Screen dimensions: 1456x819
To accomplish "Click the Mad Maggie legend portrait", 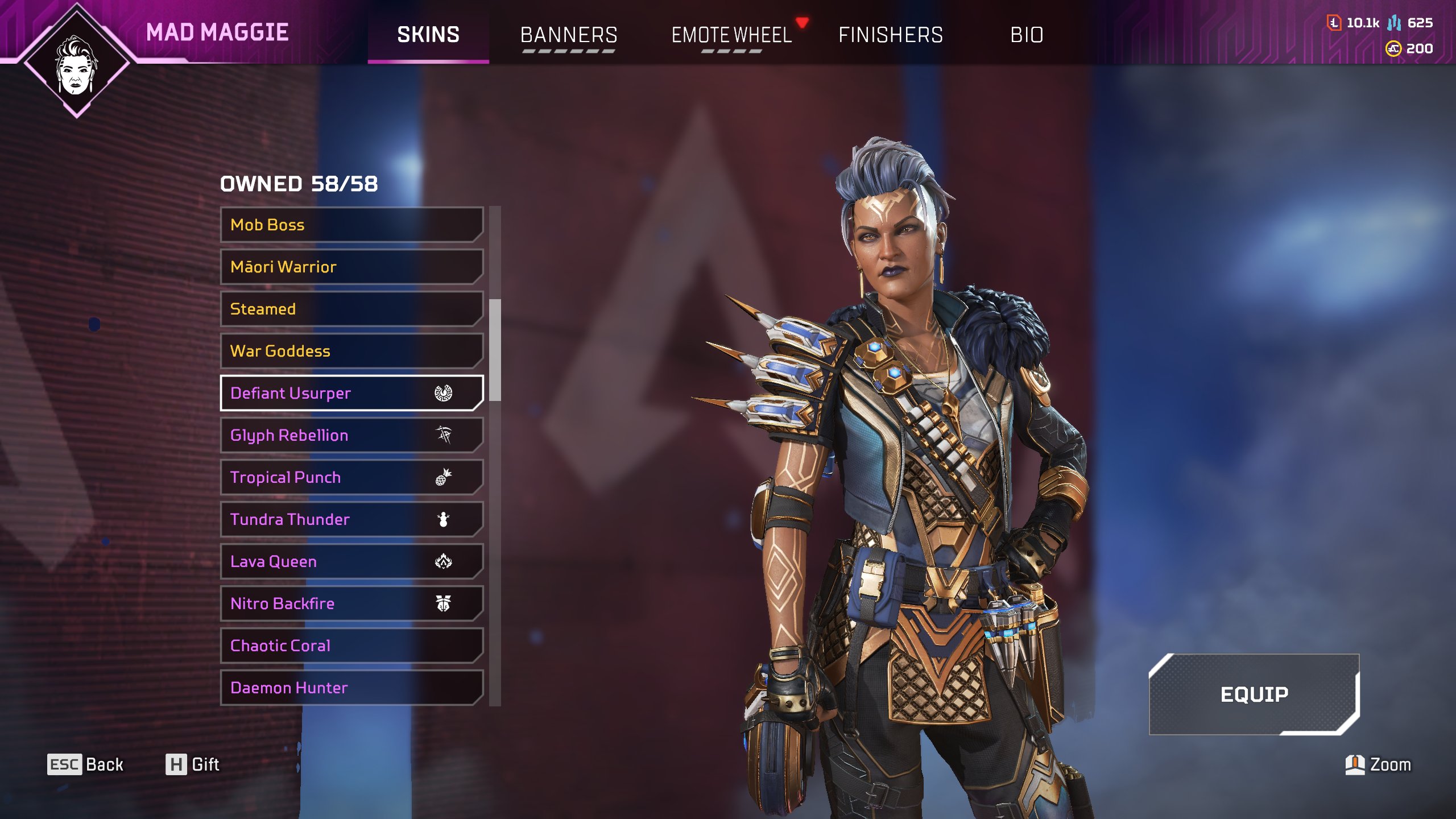I will tap(77, 63).
